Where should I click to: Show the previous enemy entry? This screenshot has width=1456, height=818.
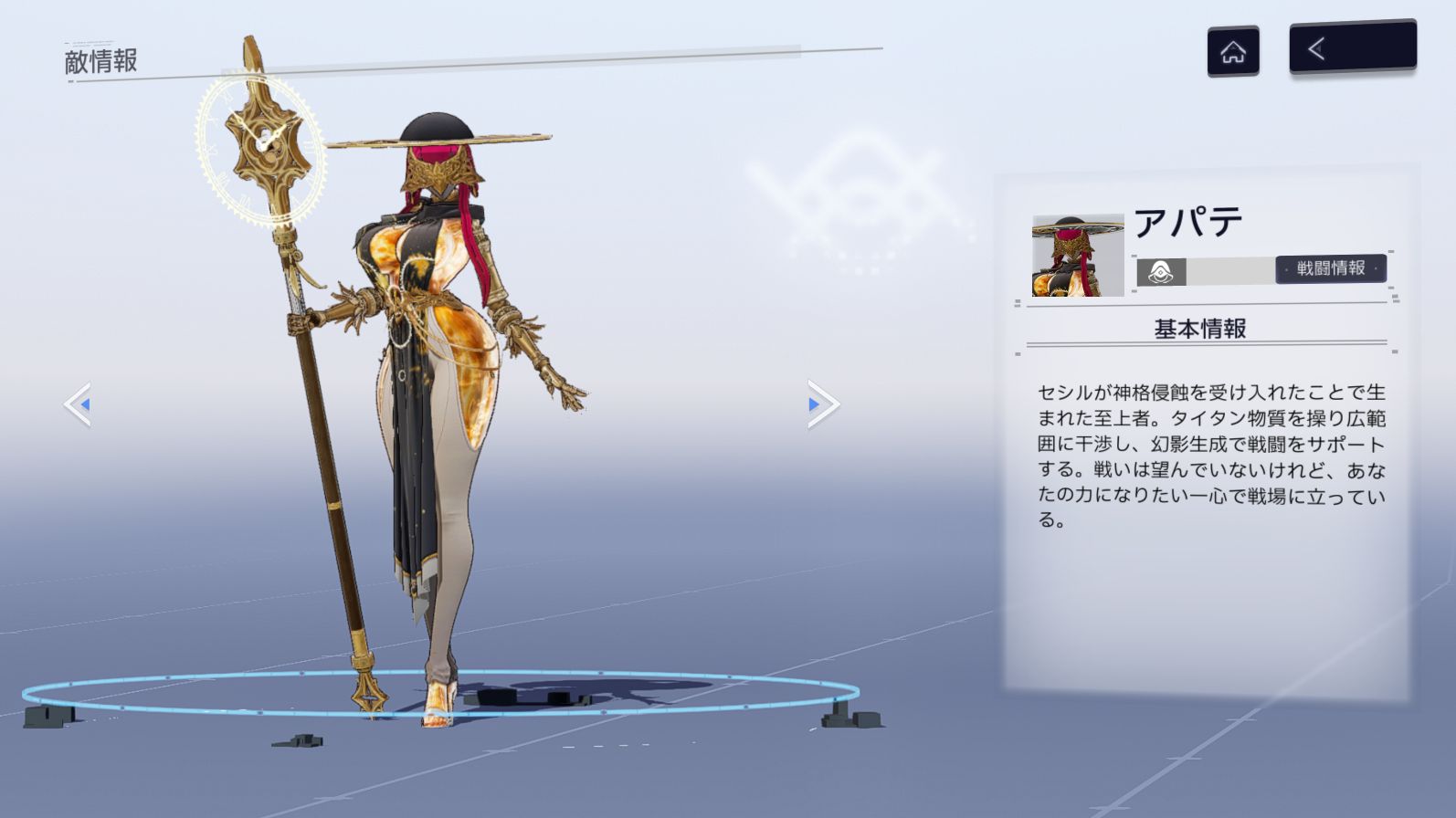[79, 404]
